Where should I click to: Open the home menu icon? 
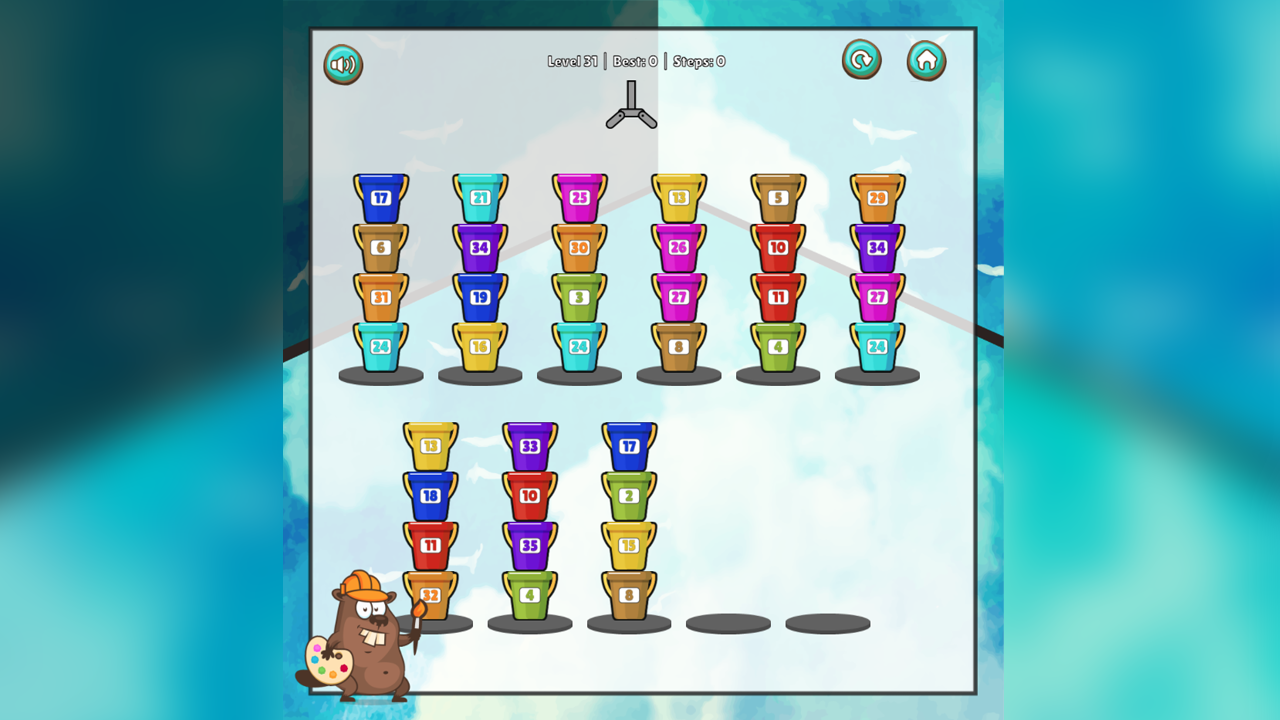pos(926,60)
